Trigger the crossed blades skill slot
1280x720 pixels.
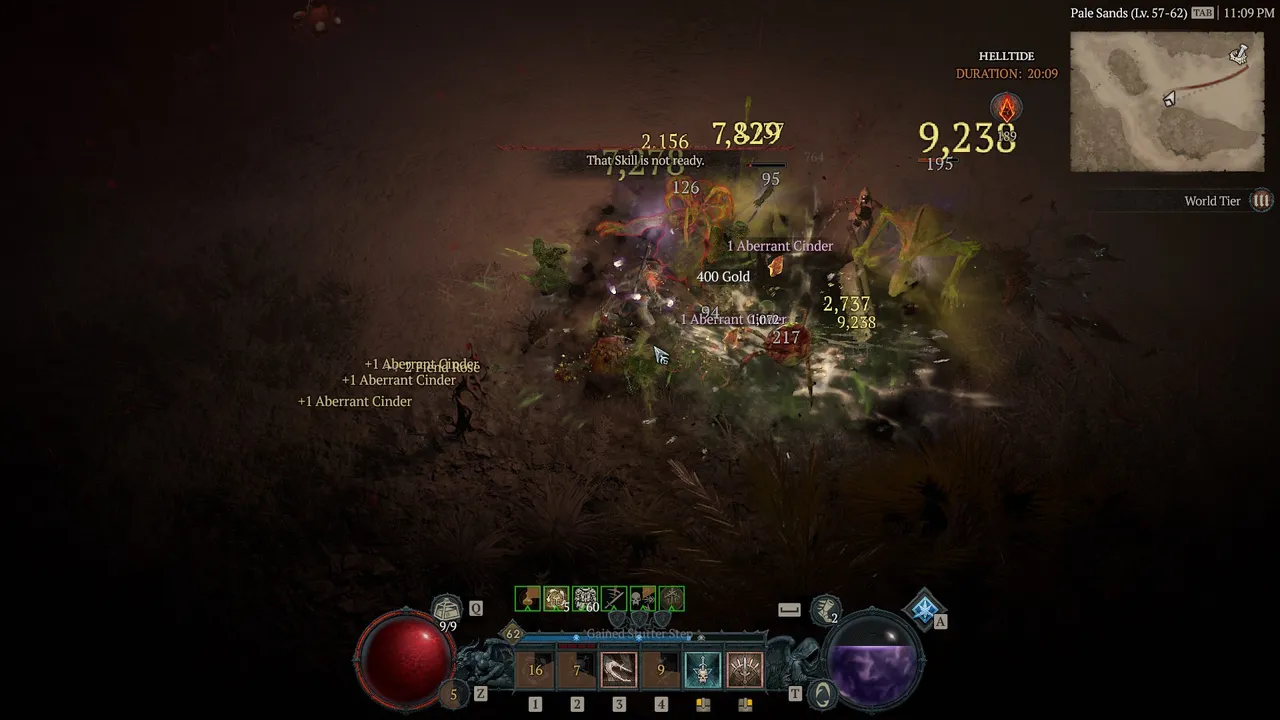(x=744, y=670)
